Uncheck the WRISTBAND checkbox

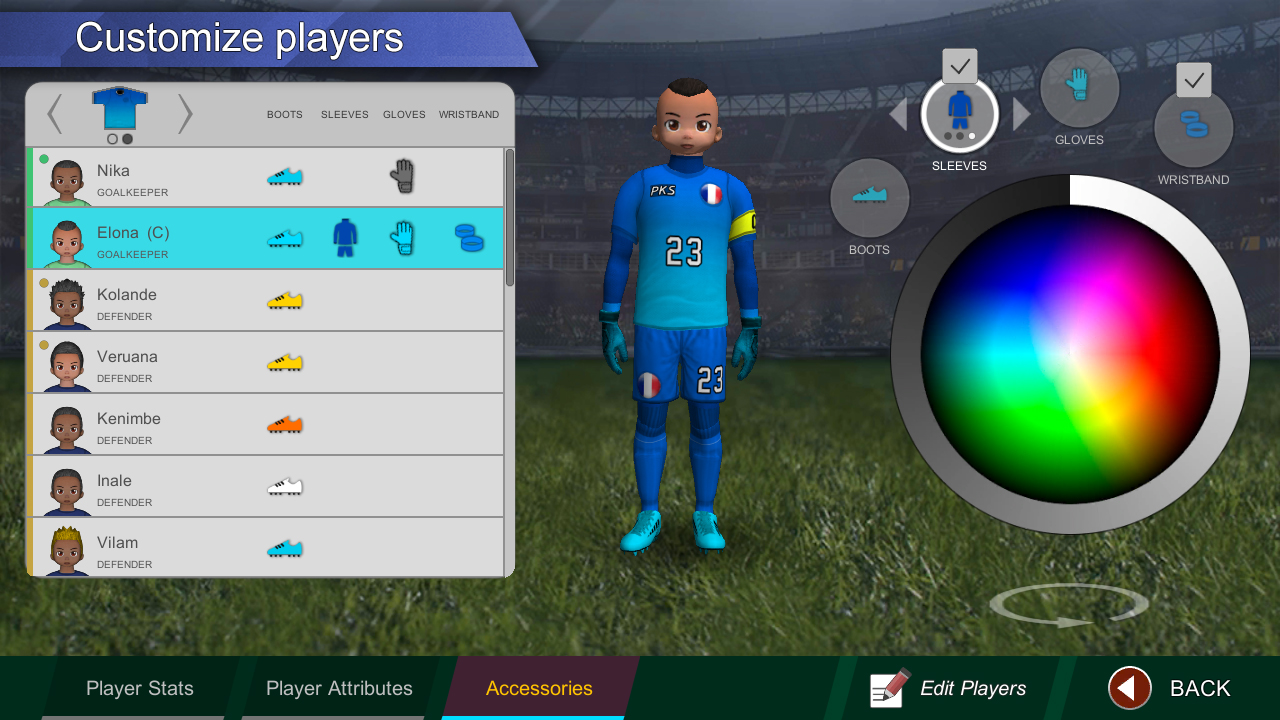1193,79
